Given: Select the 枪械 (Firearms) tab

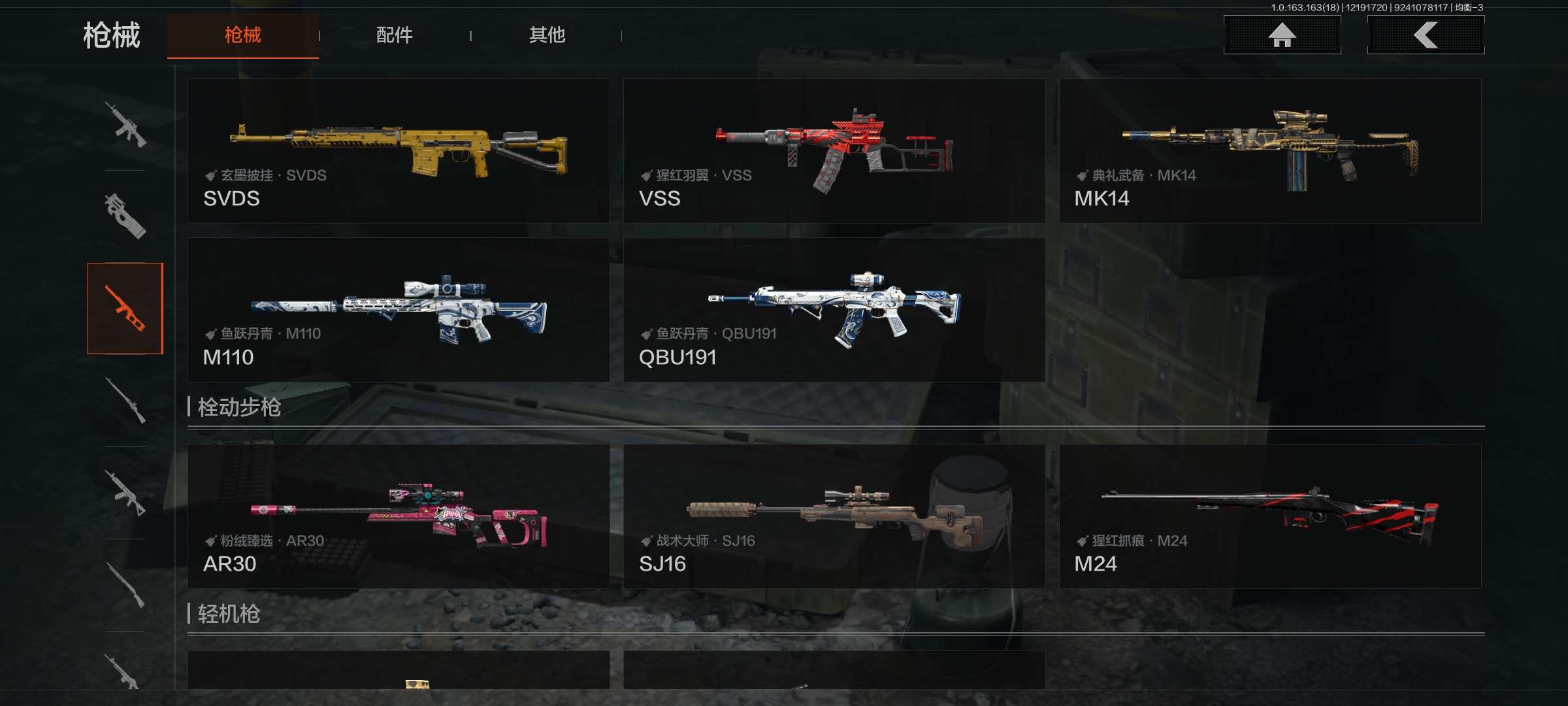Looking at the screenshot, I should pyautogui.click(x=242, y=35).
